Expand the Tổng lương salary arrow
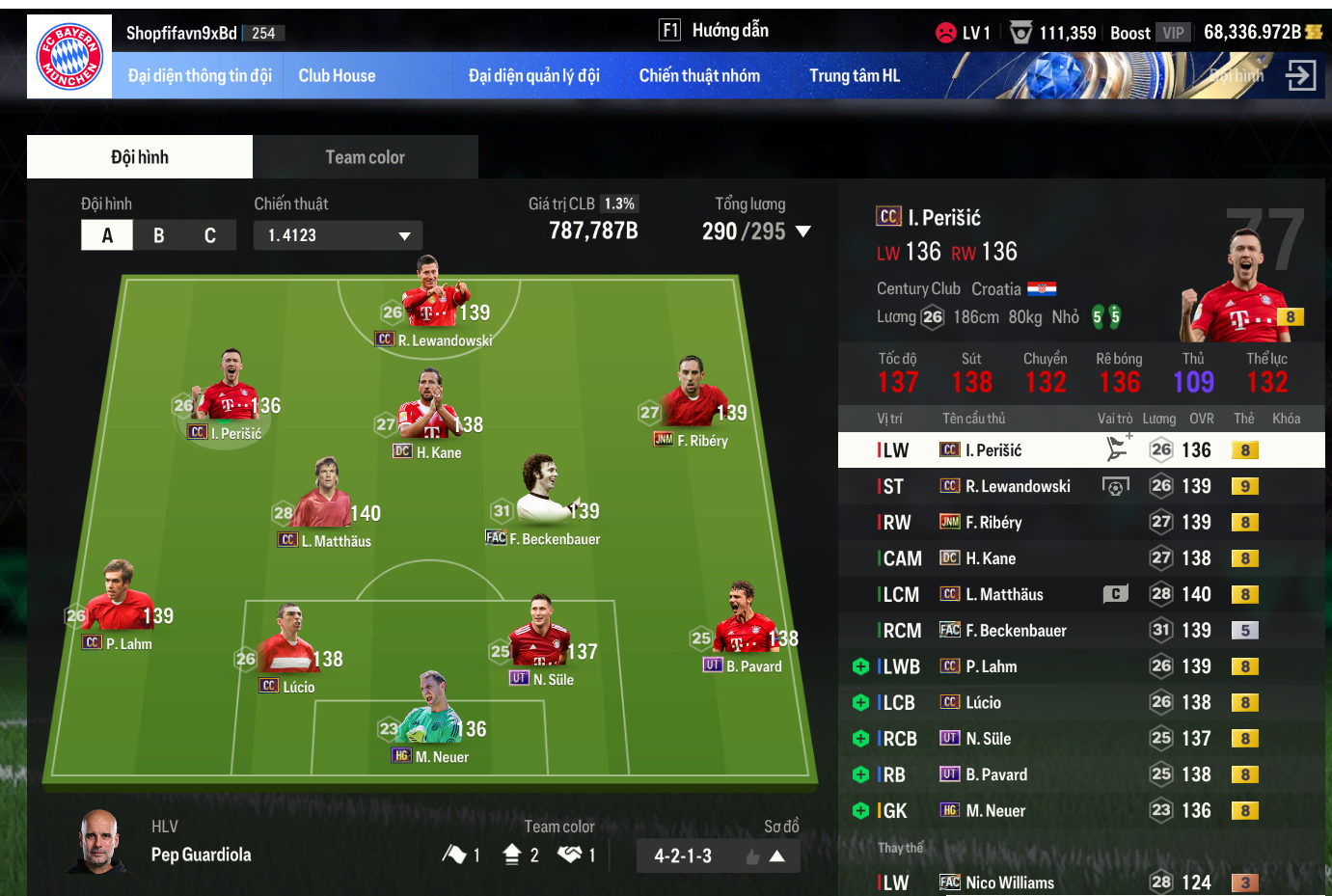The height and width of the screenshot is (896, 1332). [802, 231]
